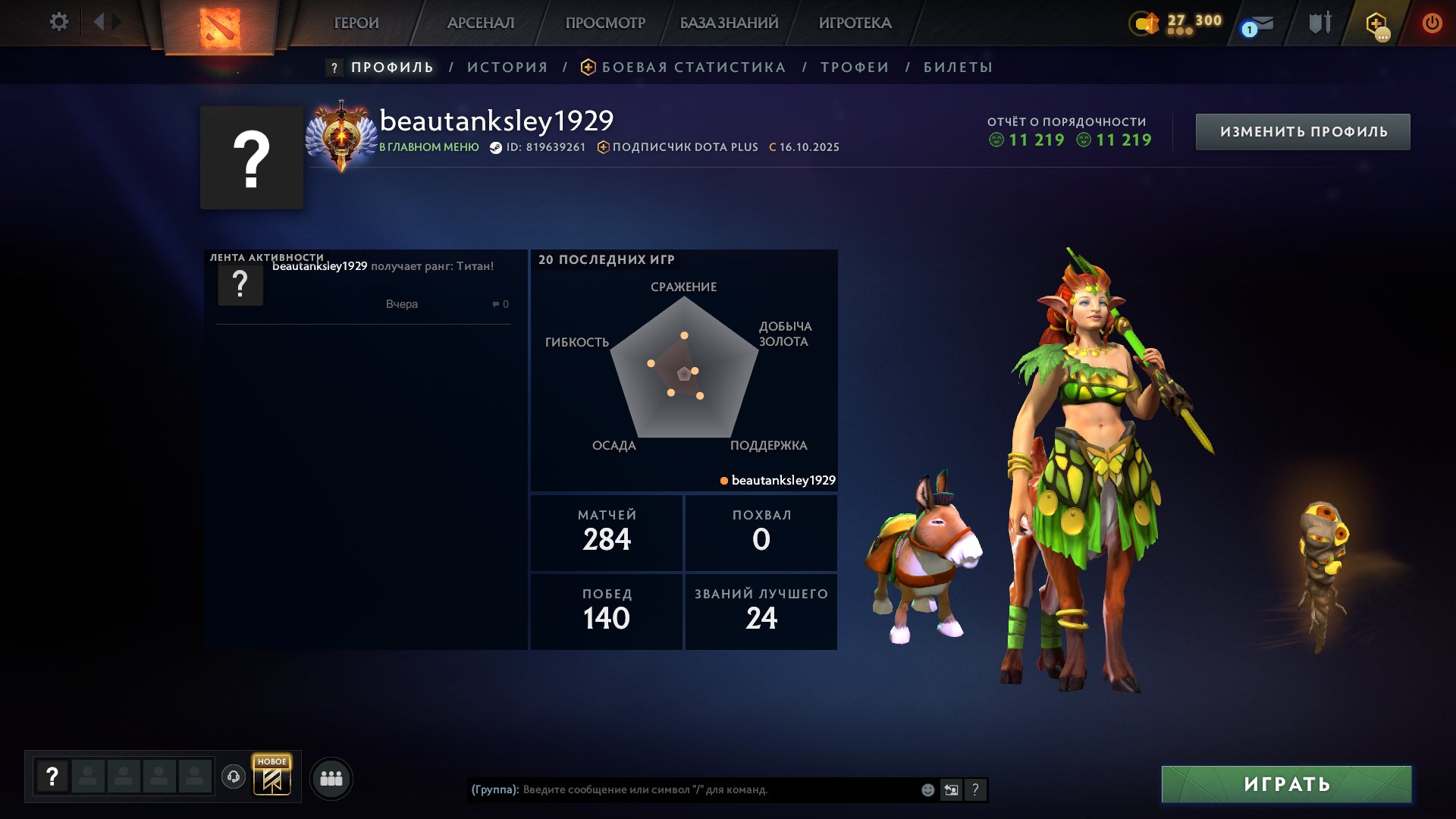Screen dimensions: 1456x819
Task: Click the chat message input field
Action: tap(682, 789)
